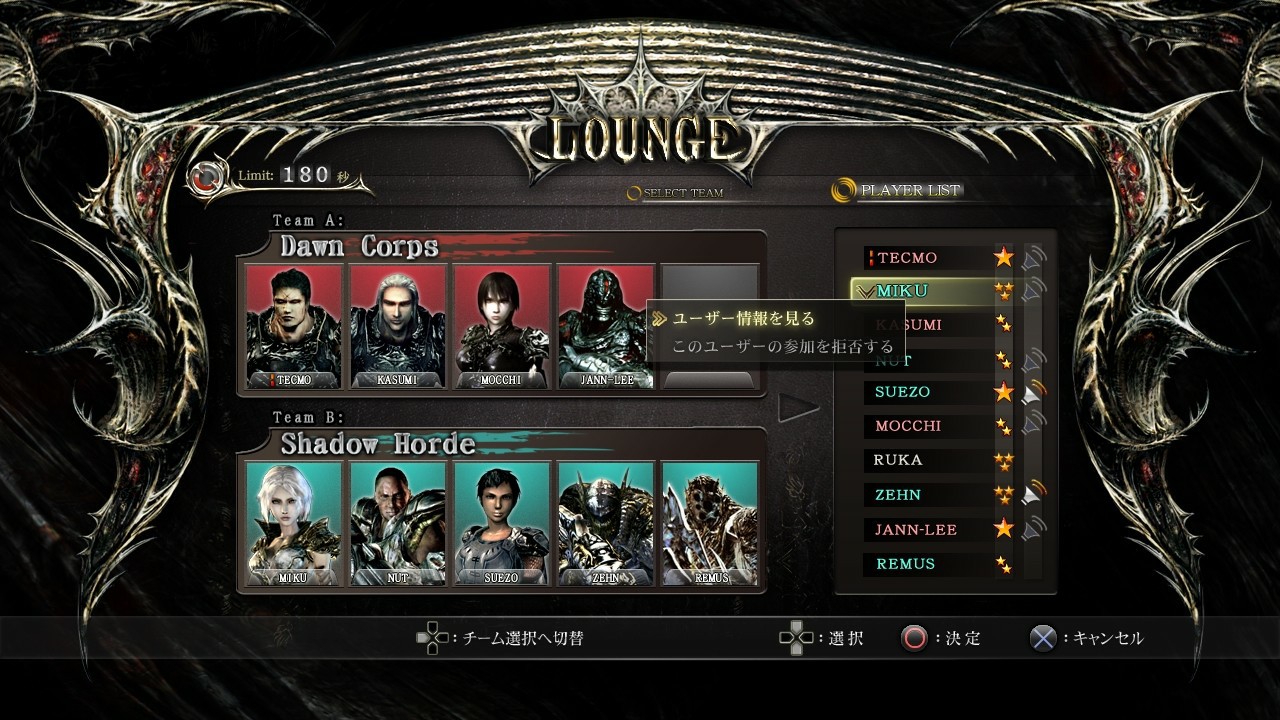Screen dimensions: 1280x720
Task: Switch to the SELECT TEAM tab
Action: click(x=682, y=193)
